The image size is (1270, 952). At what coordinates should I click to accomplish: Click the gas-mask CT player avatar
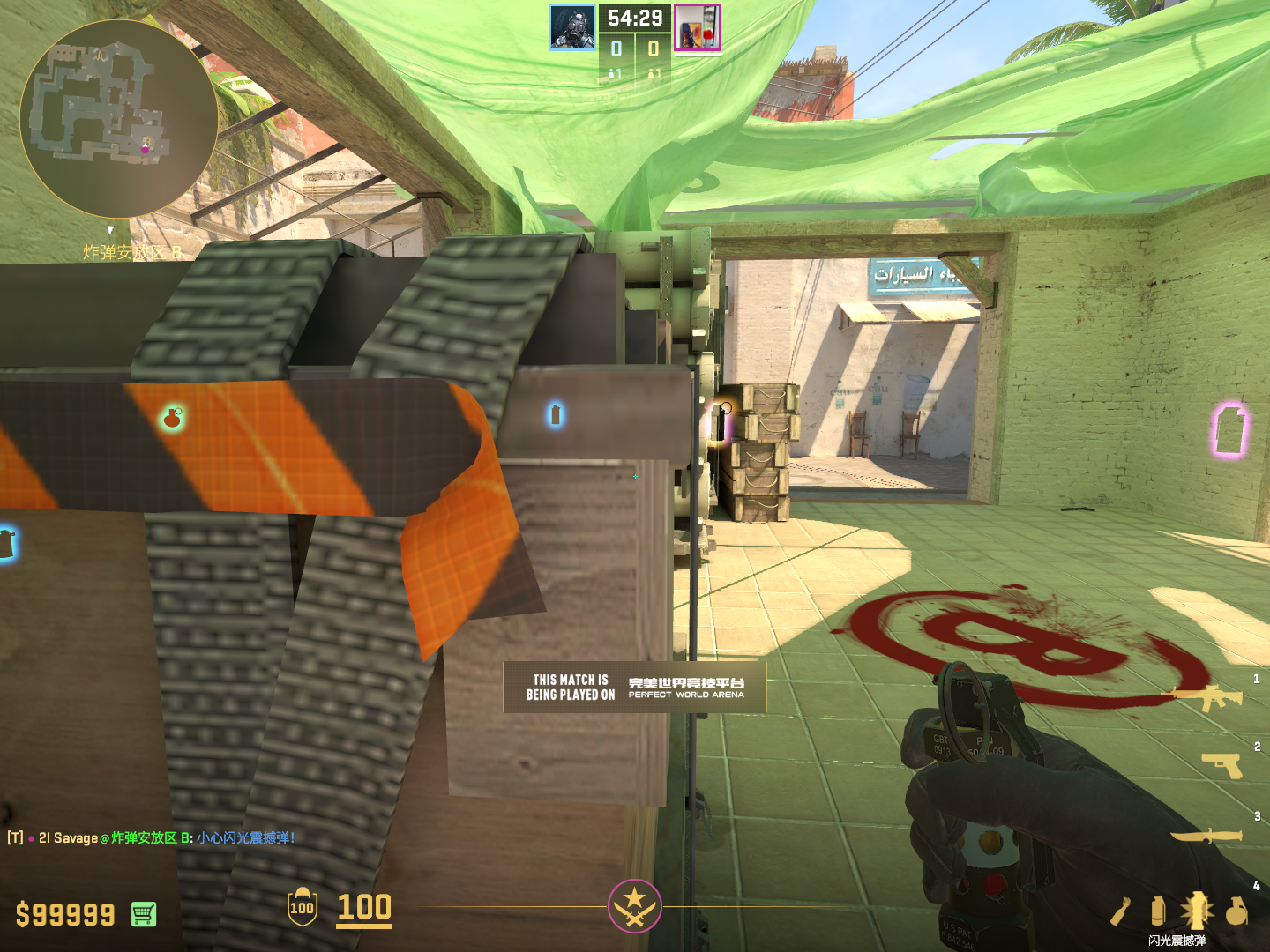coord(571,27)
